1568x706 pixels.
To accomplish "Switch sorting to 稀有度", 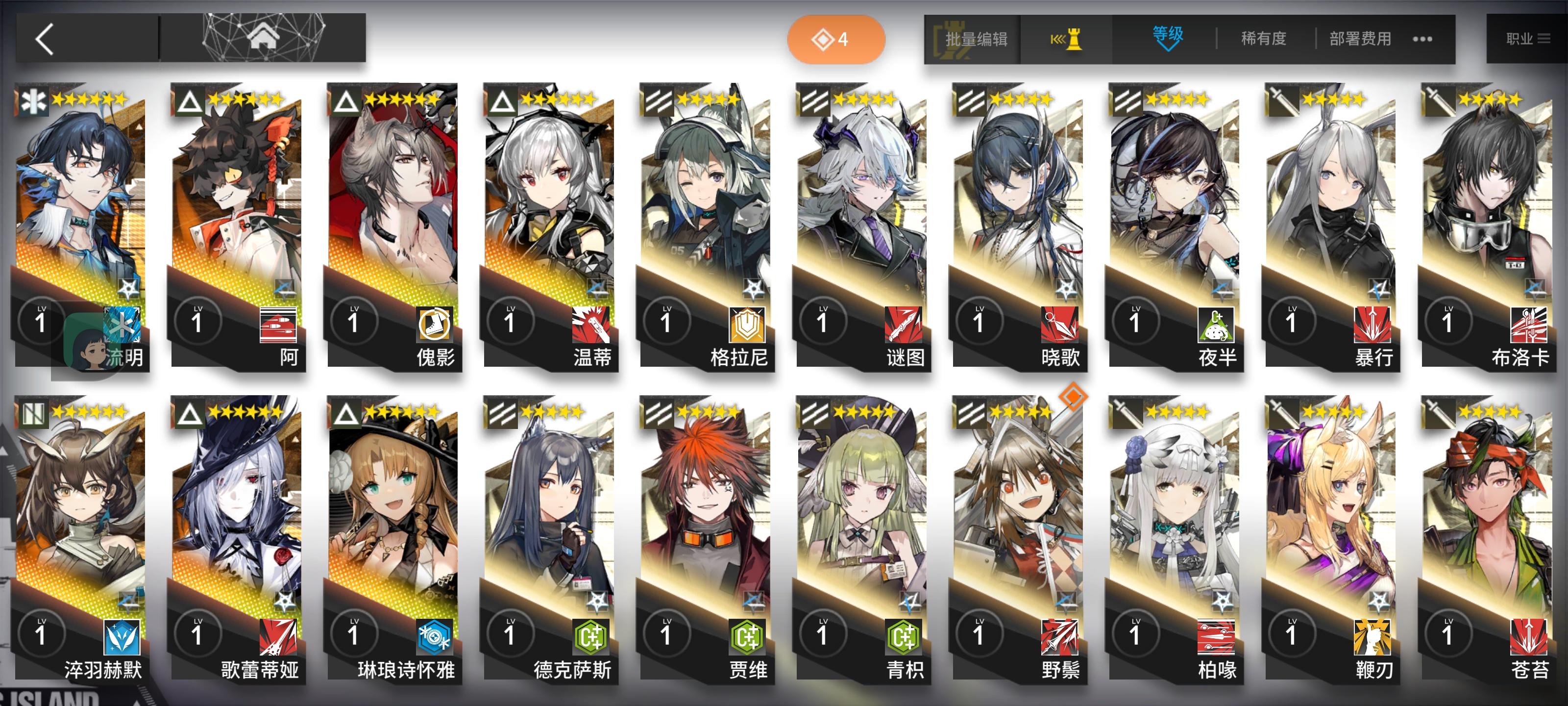I will (1263, 38).
